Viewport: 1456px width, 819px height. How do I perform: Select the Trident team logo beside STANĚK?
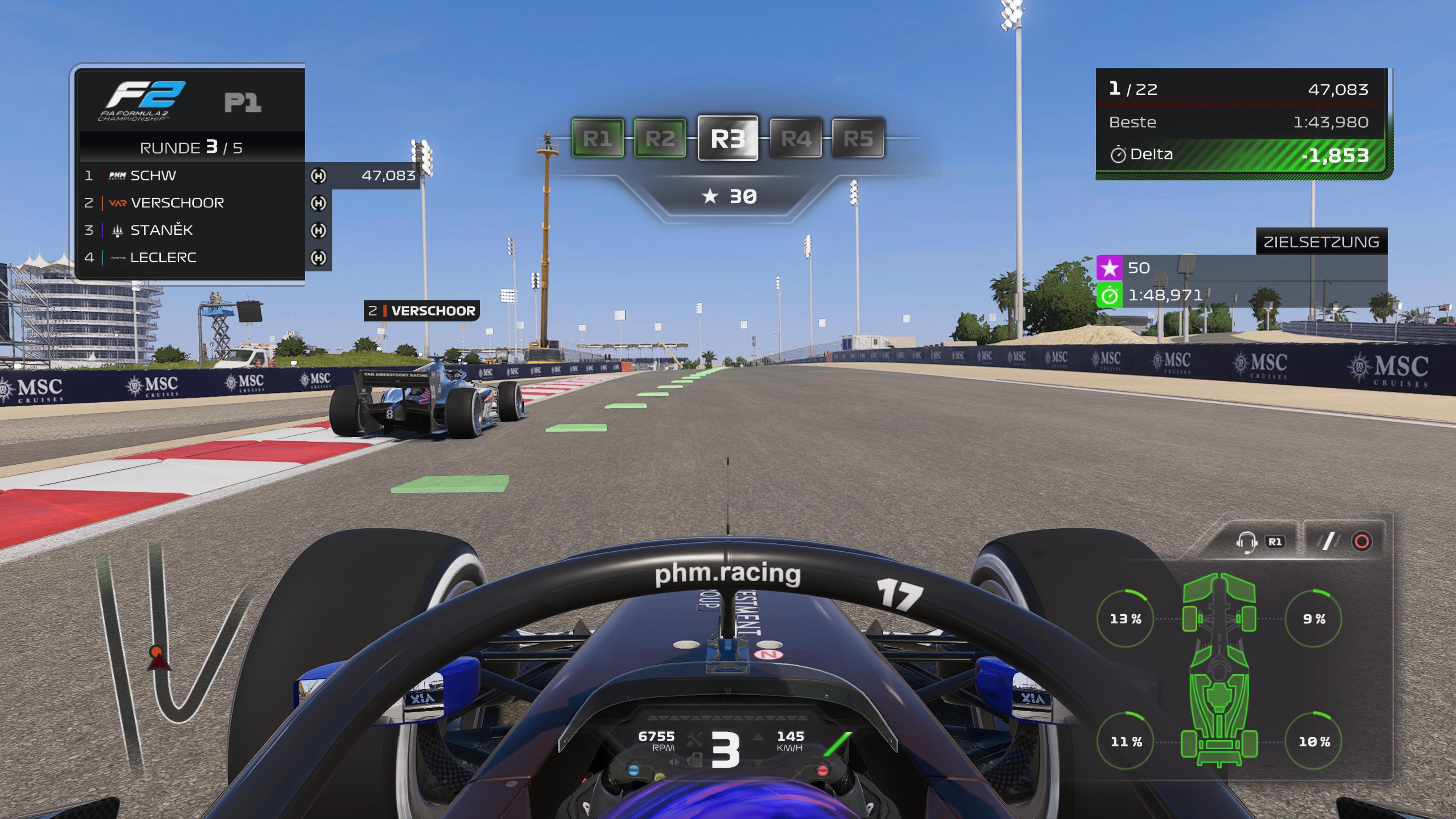[118, 229]
